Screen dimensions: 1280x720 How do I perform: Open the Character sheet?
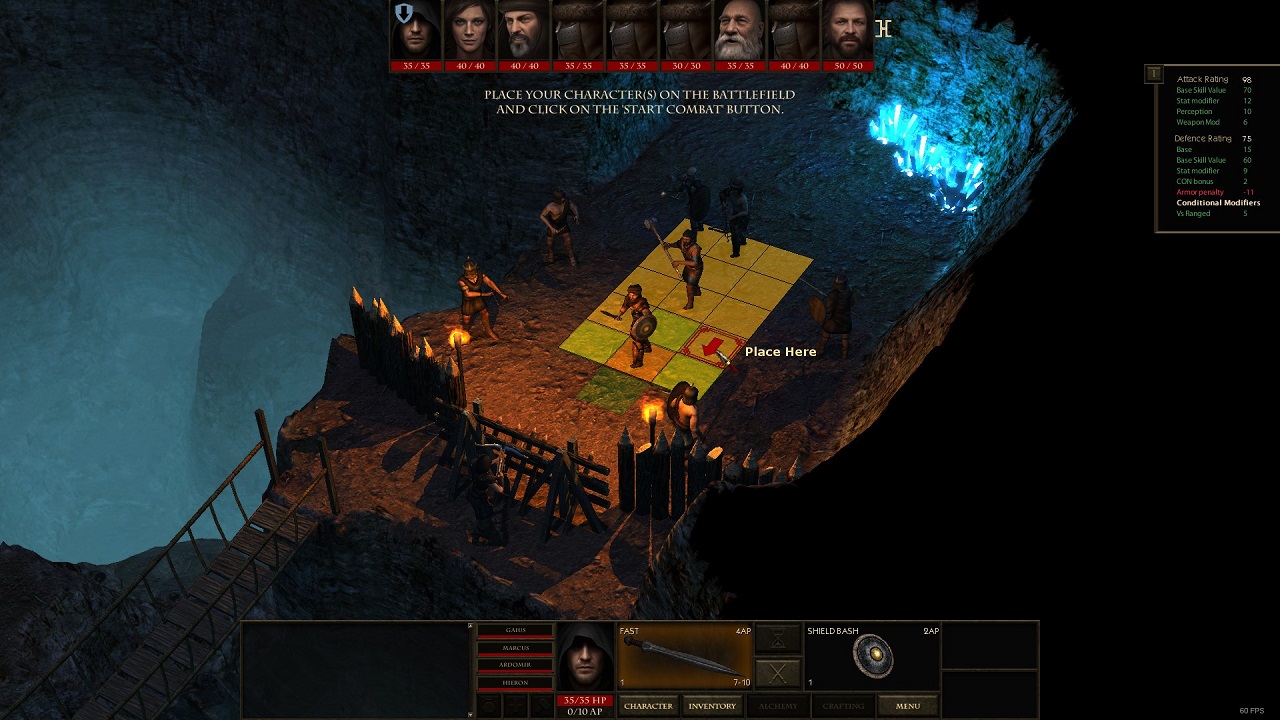pyautogui.click(x=648, y=706)
